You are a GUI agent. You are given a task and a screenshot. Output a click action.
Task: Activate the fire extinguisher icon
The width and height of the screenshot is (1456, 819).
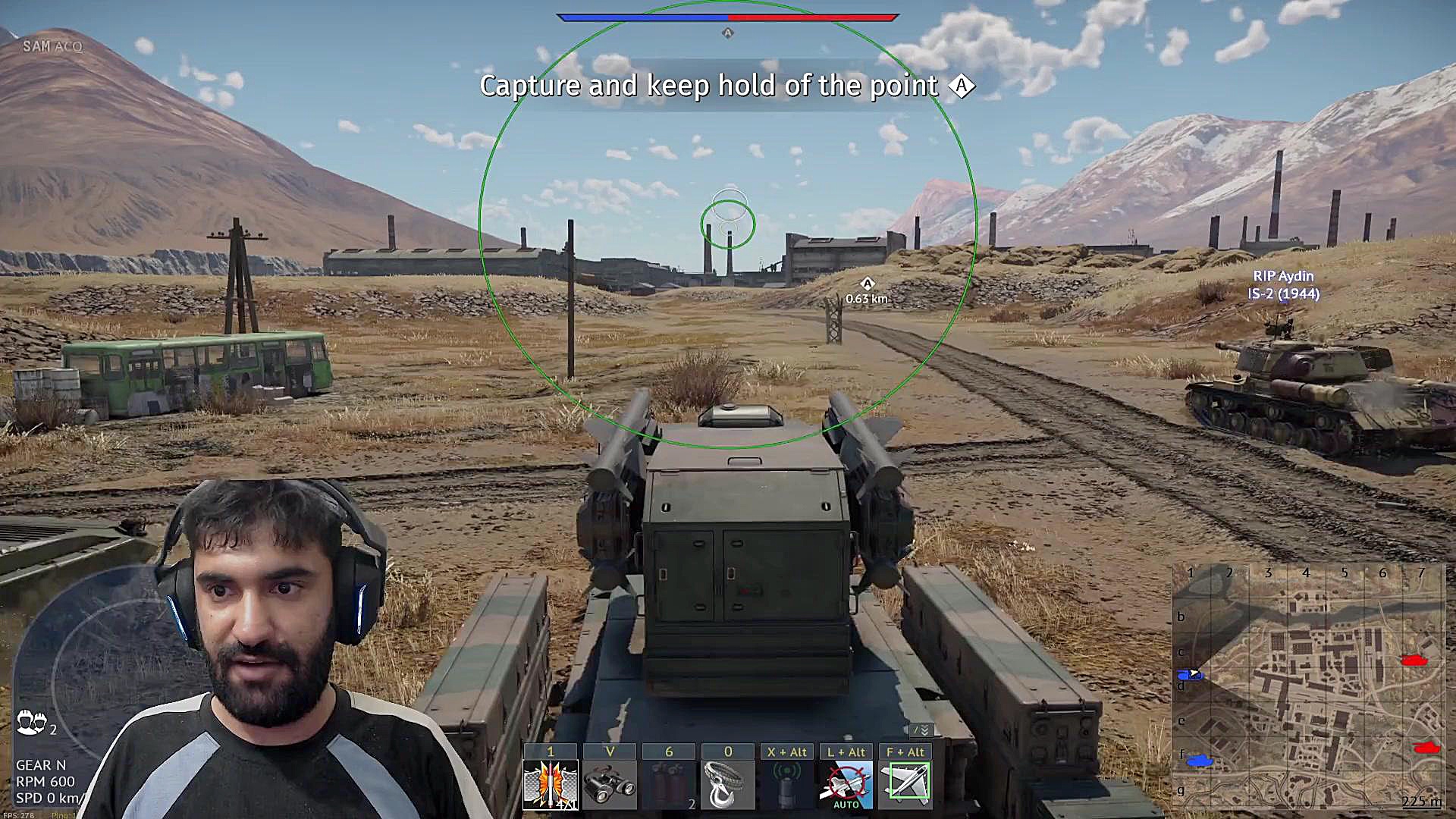coord(670,786)
